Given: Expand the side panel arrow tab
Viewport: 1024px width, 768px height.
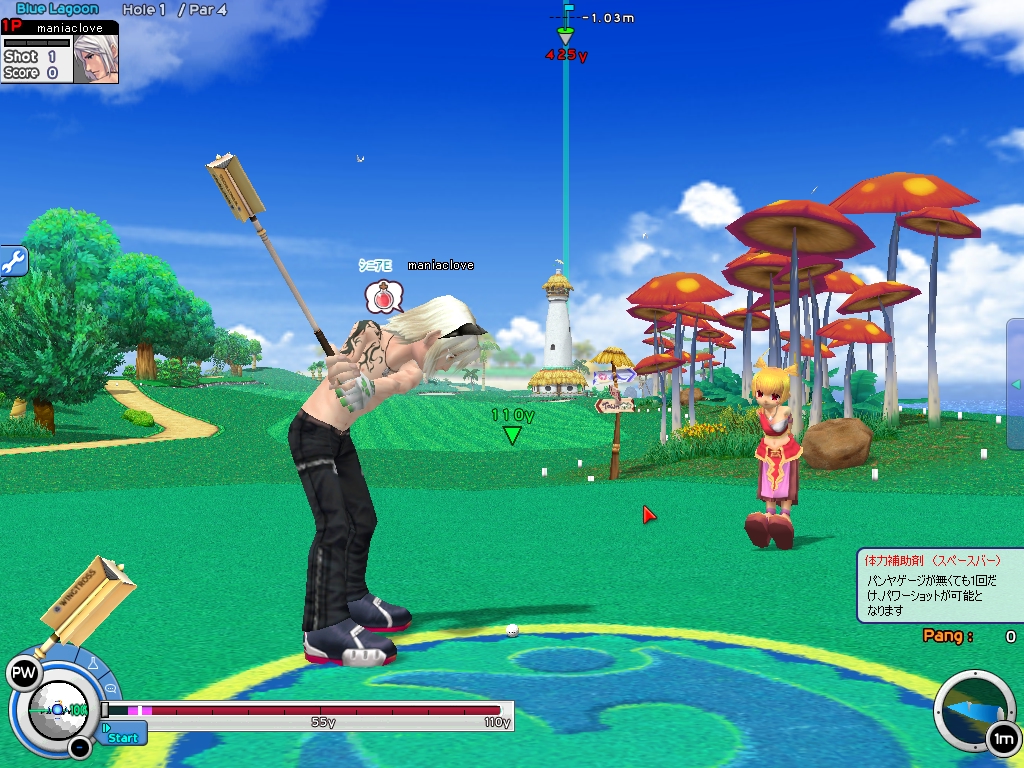Looking at the screenshot, I should pos(1015,384).
